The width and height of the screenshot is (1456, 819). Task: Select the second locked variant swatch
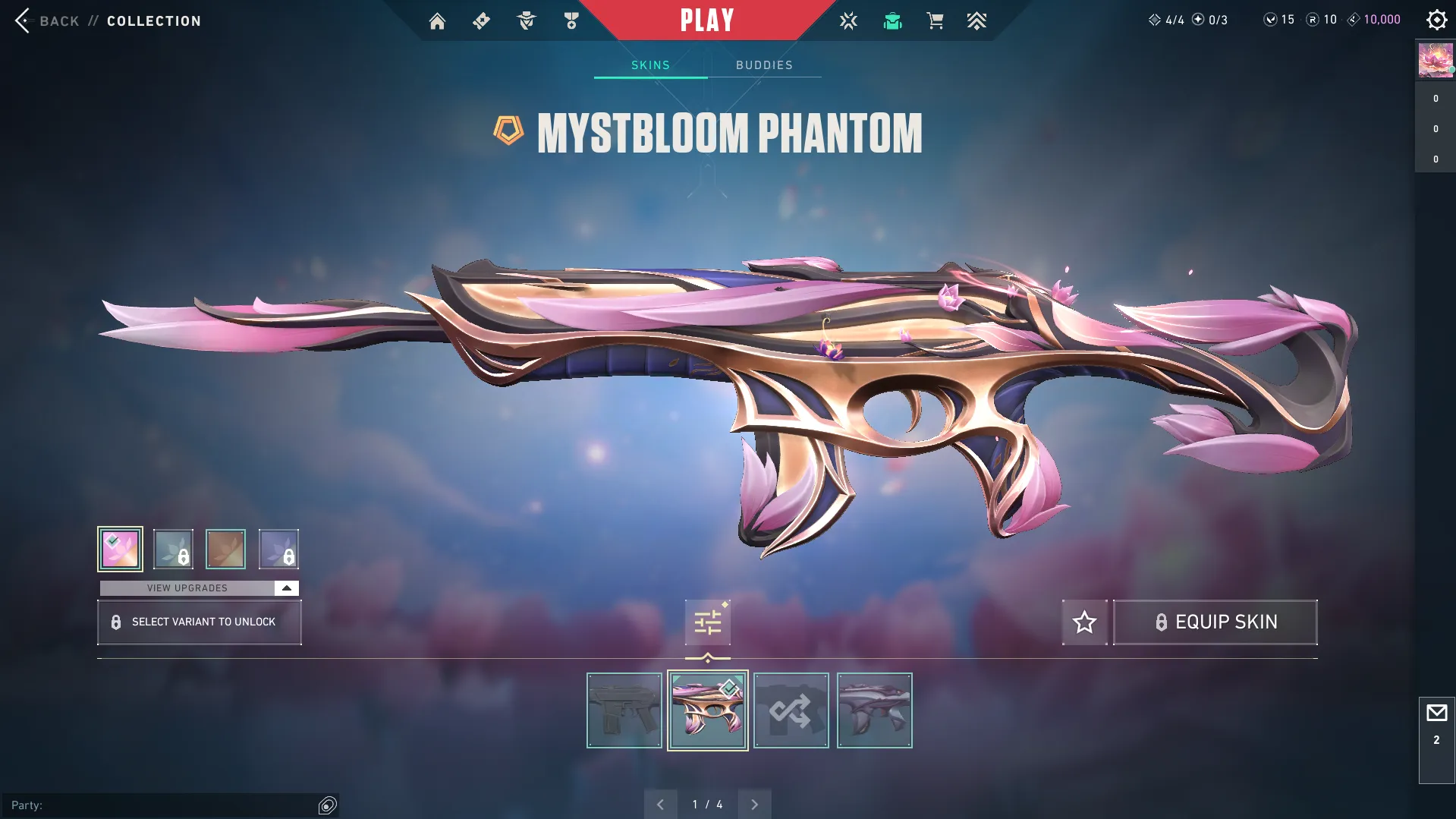pos(173,548)
